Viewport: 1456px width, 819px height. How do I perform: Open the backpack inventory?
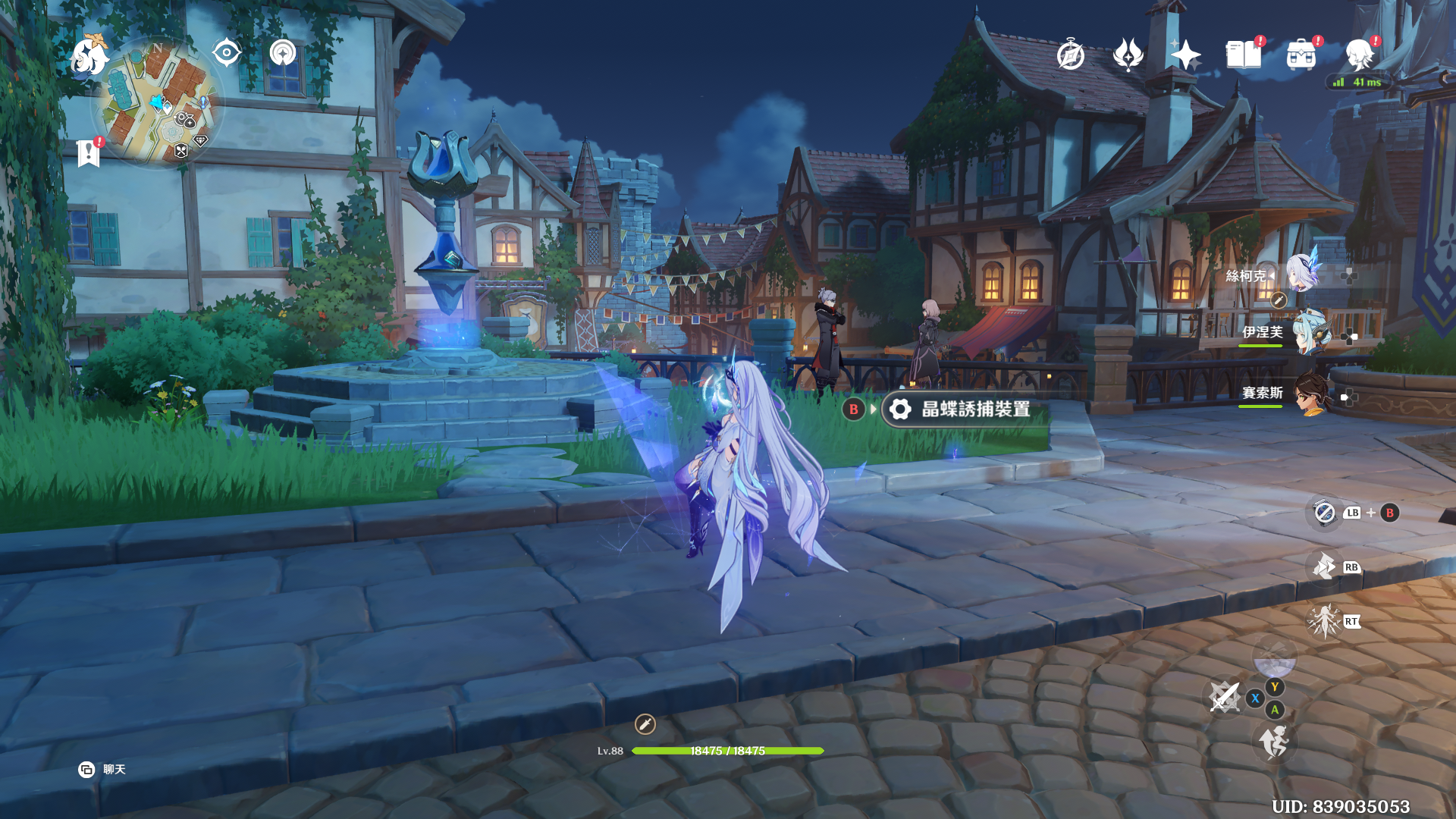[1301, 55]
